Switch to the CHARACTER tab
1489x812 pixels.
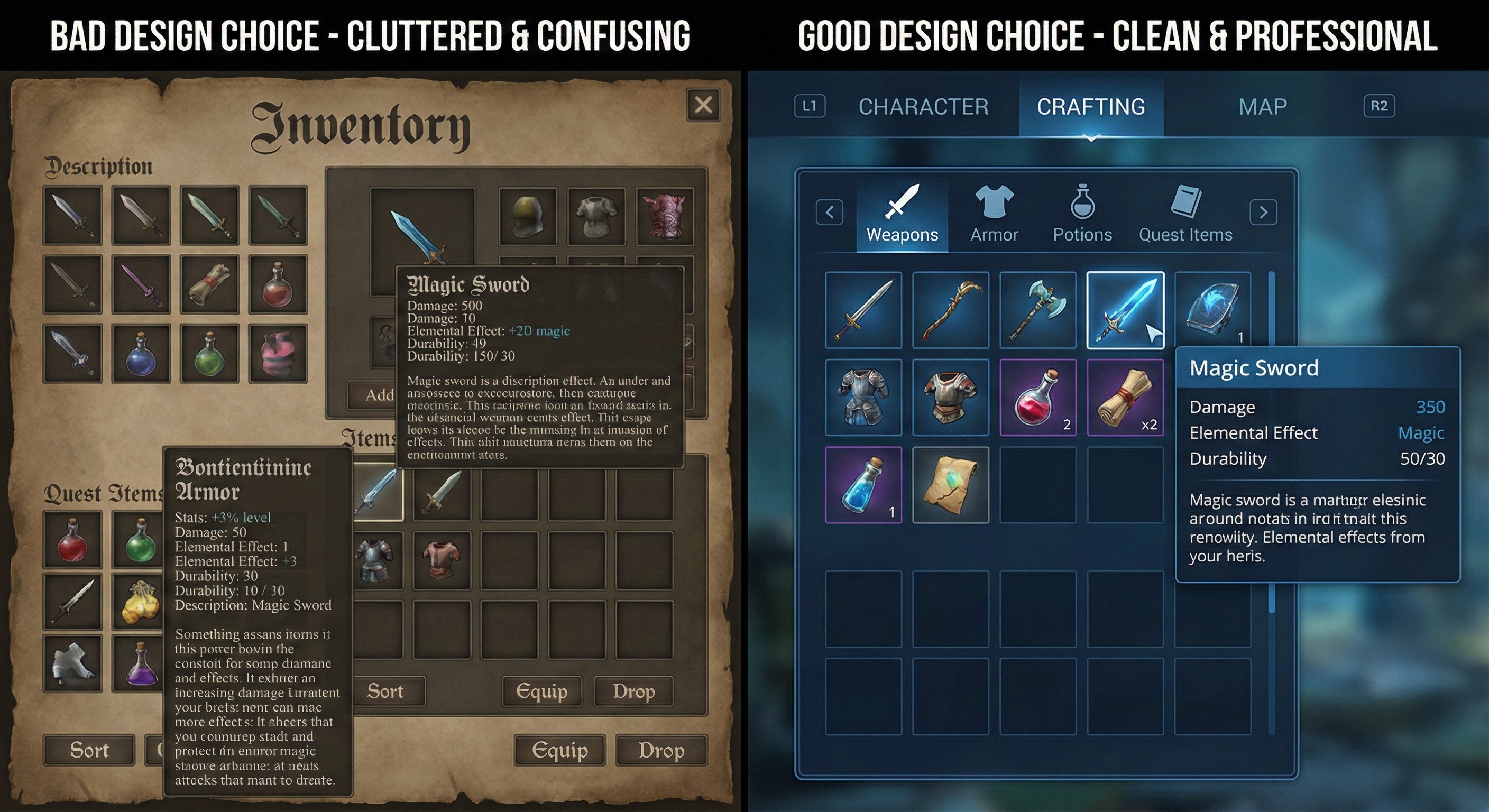pos(923,106)
